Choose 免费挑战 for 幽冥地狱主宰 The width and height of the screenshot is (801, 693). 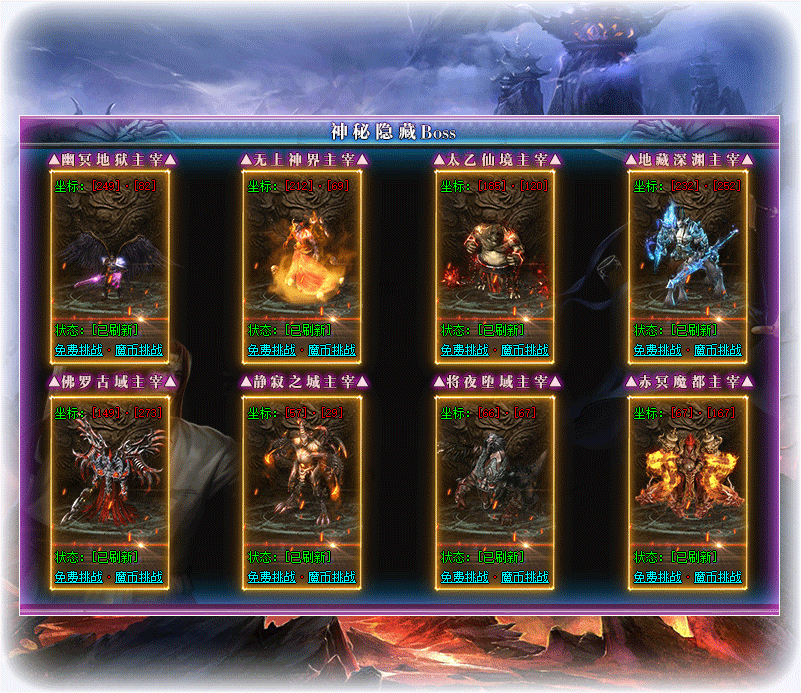(x=78, y=350)
